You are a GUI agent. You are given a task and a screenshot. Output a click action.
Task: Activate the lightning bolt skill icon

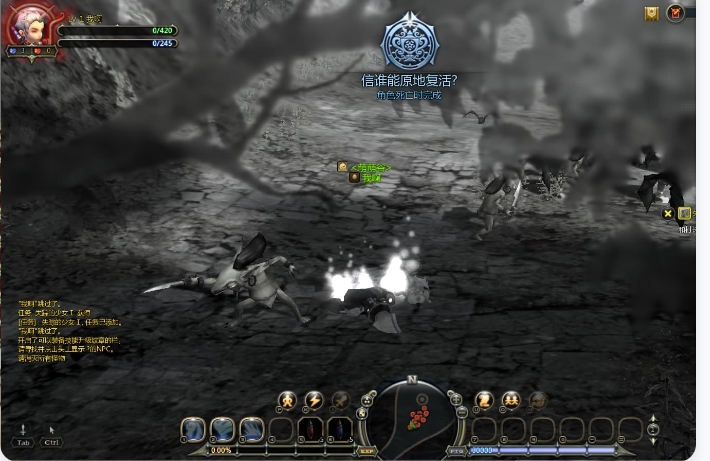(x=314, y=400)
